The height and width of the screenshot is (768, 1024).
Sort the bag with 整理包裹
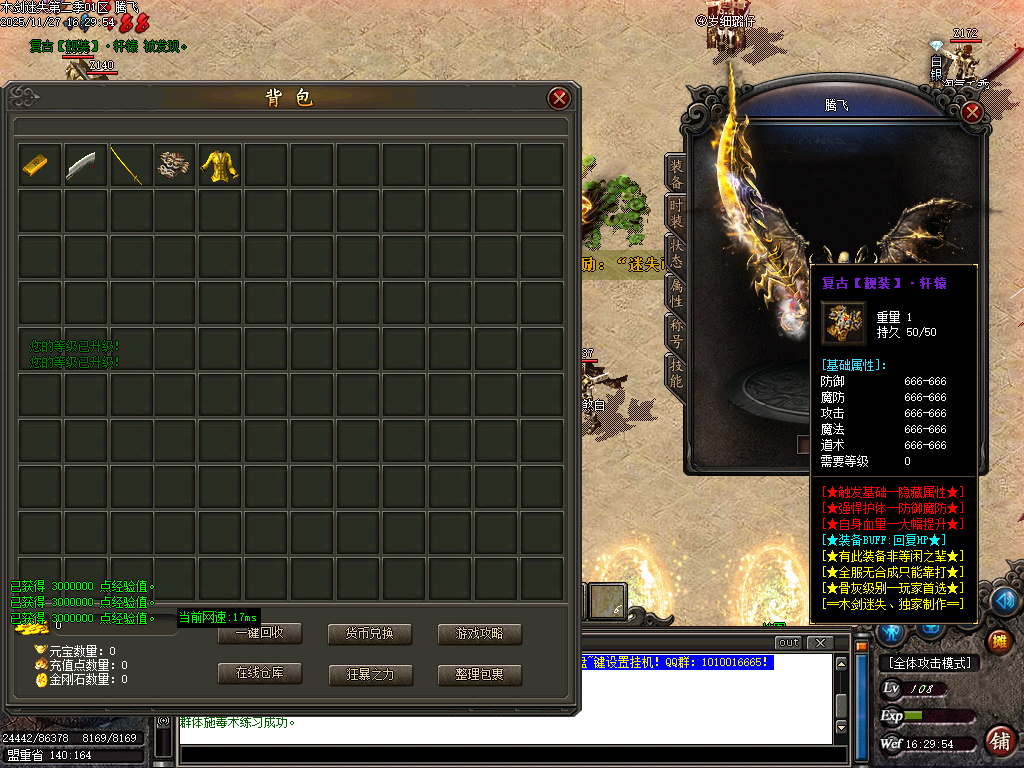click(x=480, y=675)
